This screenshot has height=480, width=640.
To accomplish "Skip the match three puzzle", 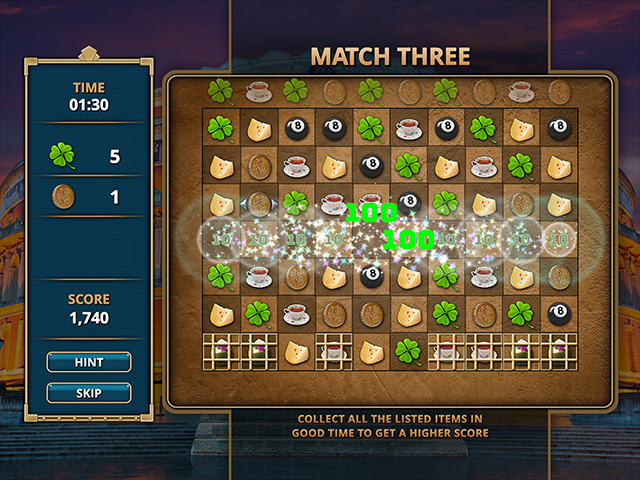I will pos(89,393).
